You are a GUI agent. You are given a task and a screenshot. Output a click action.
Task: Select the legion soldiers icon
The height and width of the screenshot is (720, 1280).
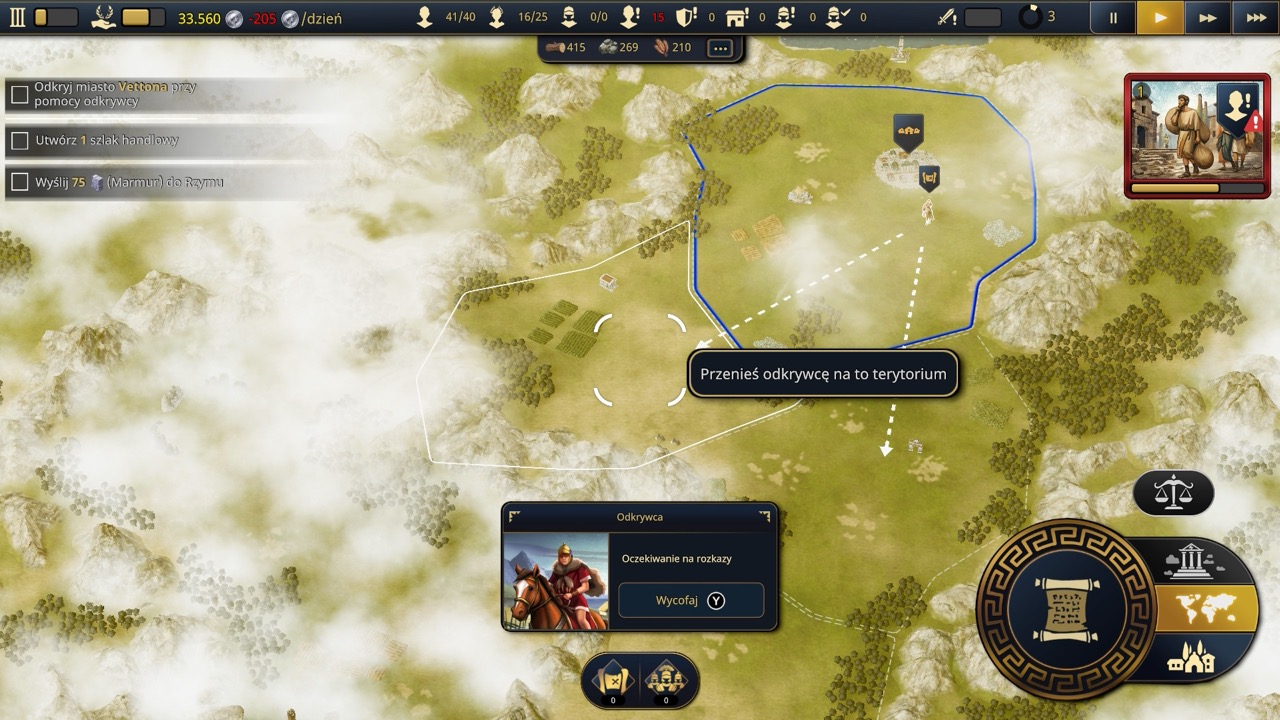tap(667, 682)
